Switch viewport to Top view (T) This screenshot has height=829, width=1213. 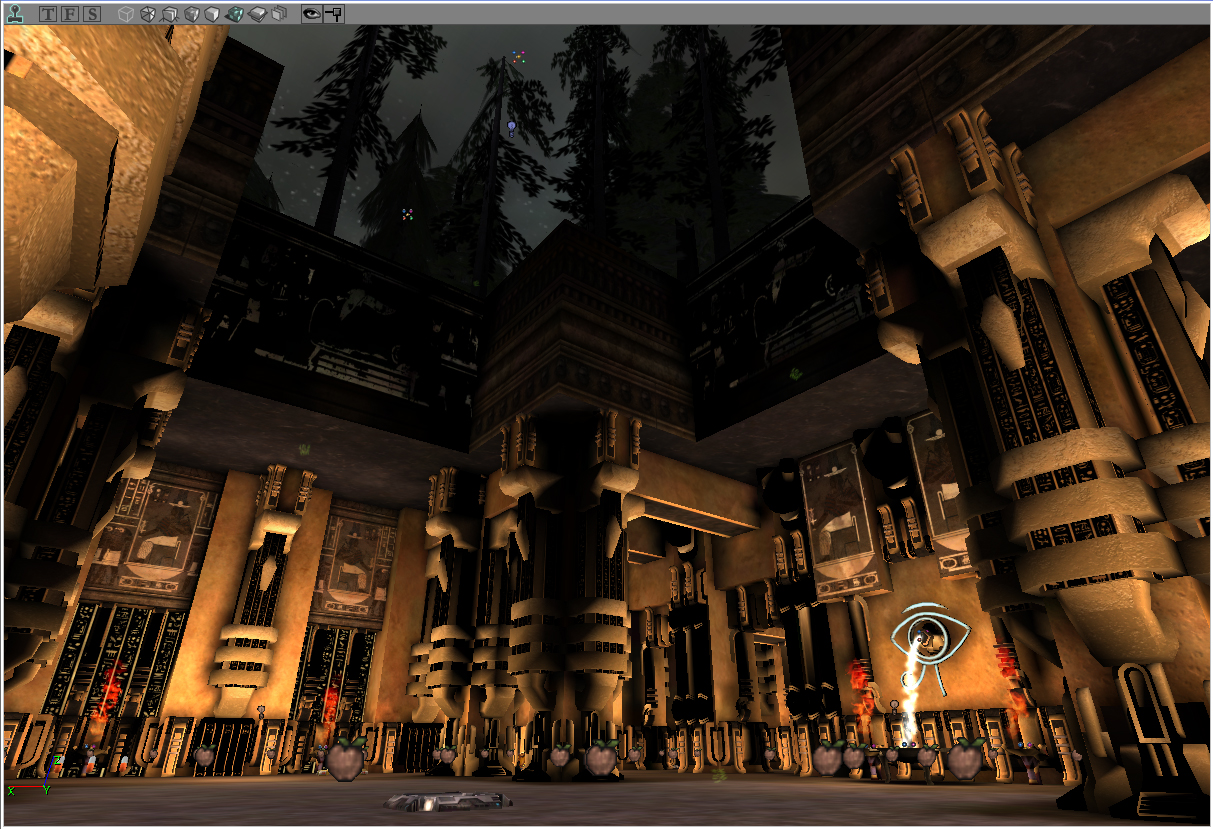point(48,14)
